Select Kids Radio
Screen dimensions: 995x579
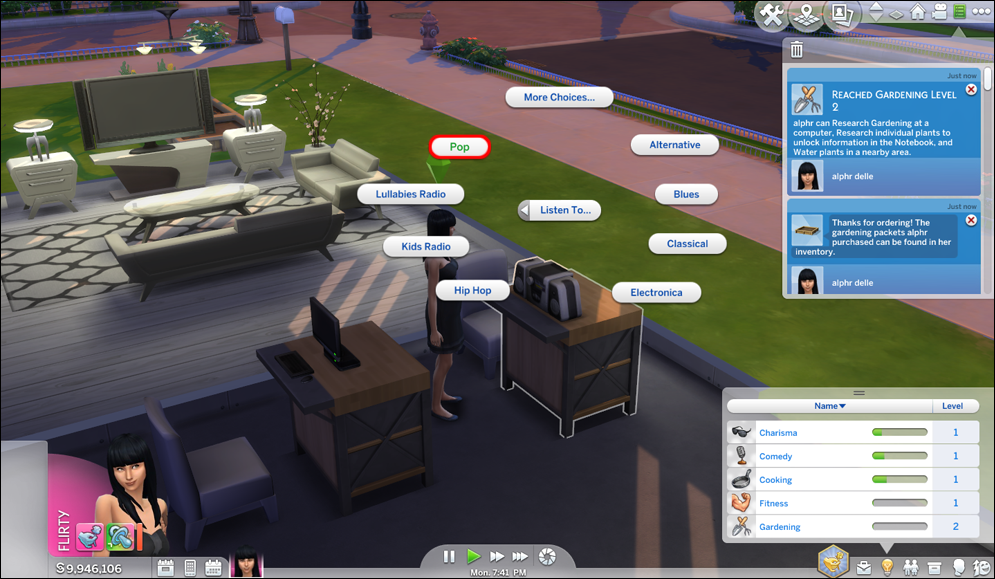click(425, 246)
